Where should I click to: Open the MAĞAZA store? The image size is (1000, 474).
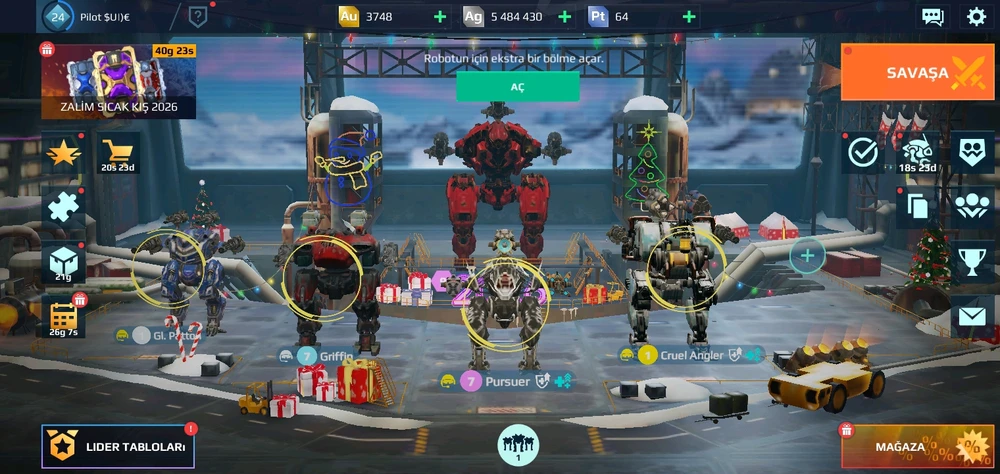tap(917, 446)
